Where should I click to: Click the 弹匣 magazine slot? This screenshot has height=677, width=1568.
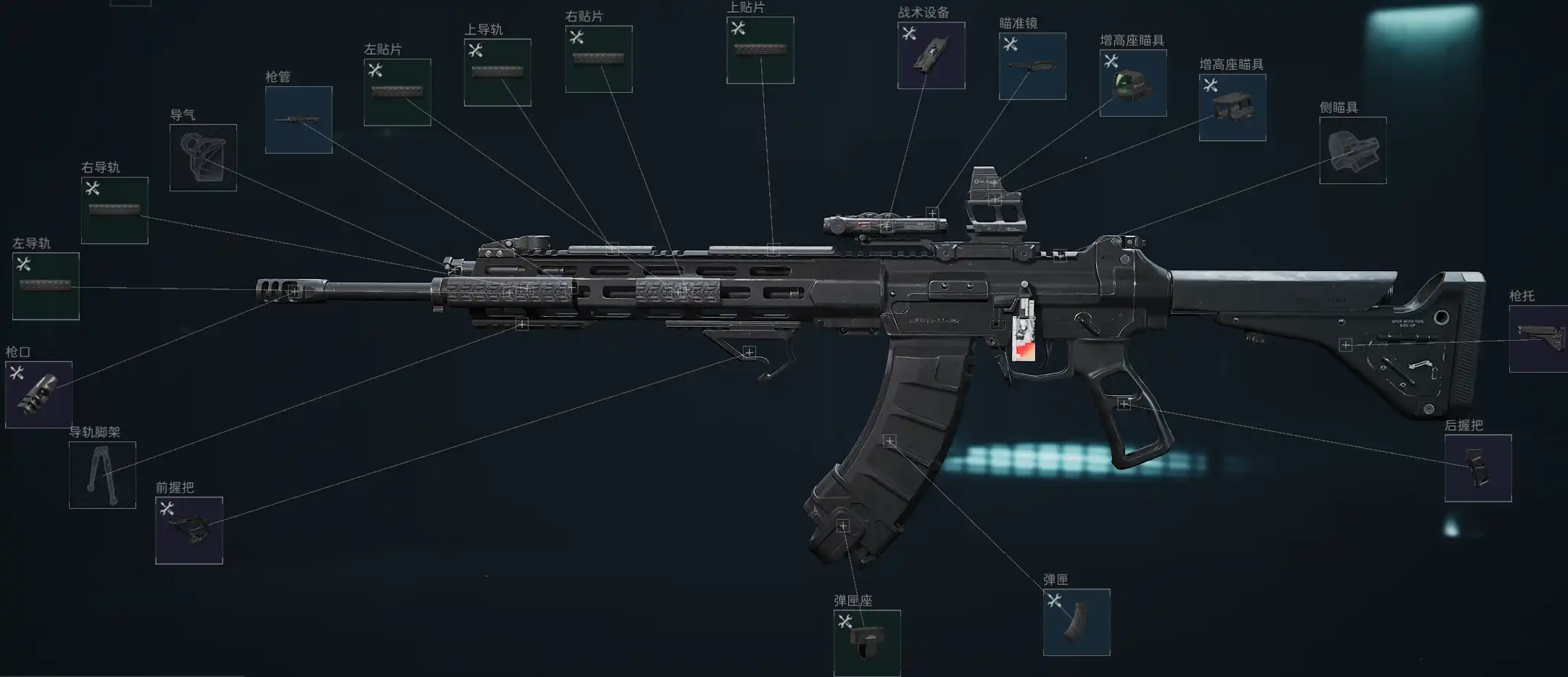tap(1077, 622)
